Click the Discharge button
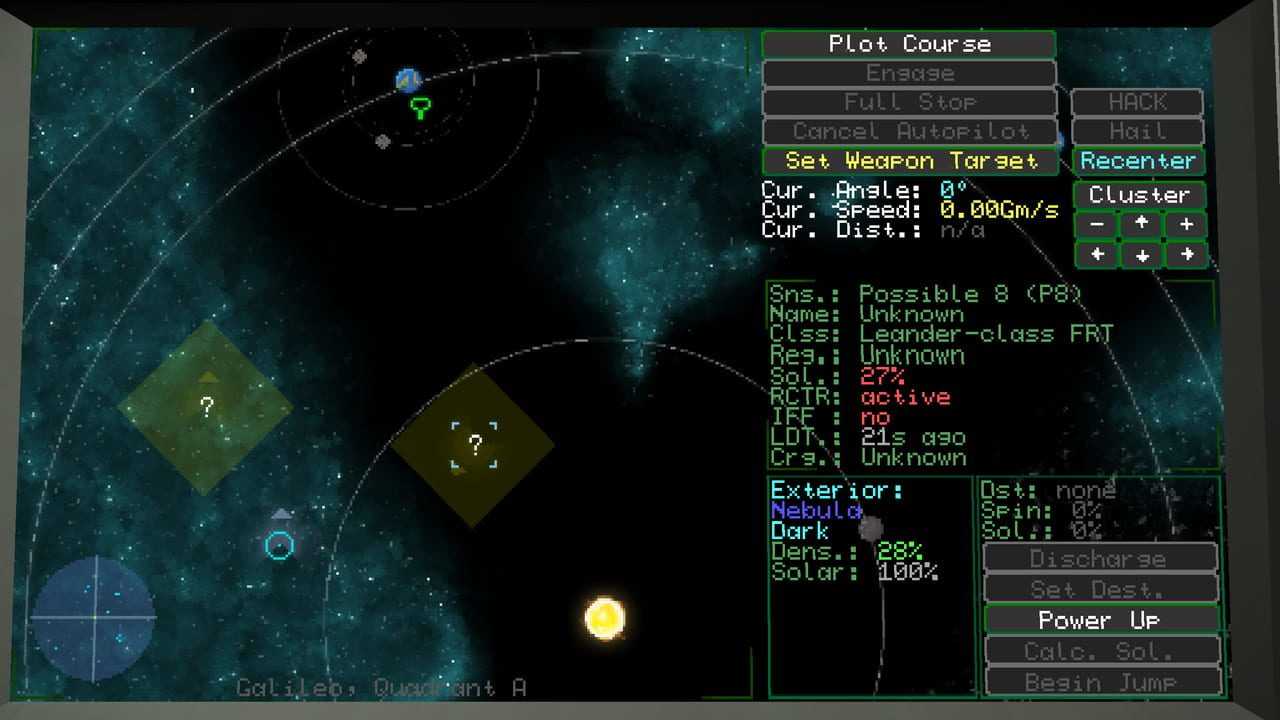The width and height of the screenshot is (1280, 720). pyautogui.click(x=1100, y=559)
